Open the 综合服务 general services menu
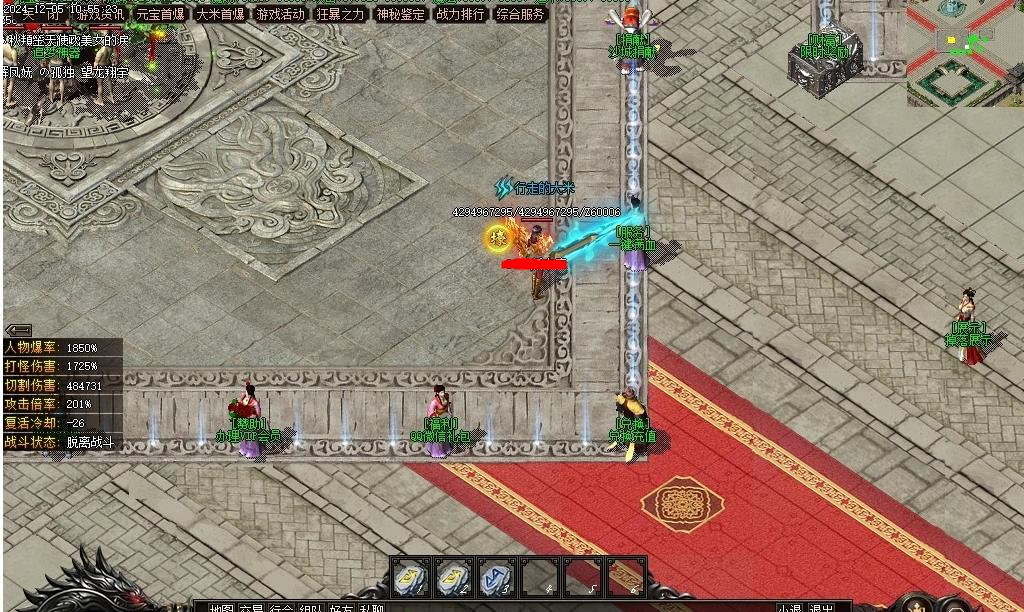Image resolution: width=1024 pixels, height=612 pixels. coord(521,14)
